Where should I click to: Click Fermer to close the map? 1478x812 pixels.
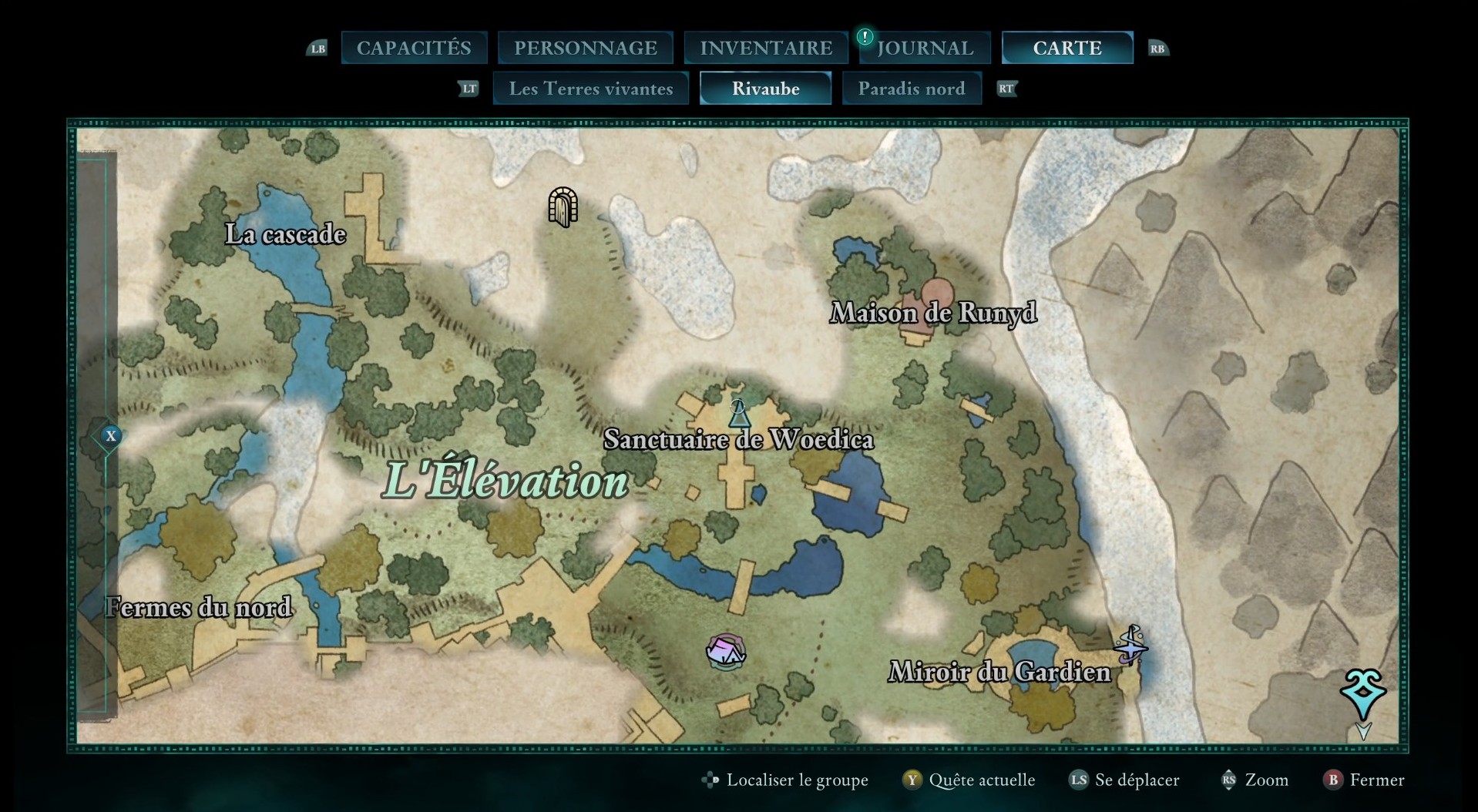click(x=1379, y=780)
